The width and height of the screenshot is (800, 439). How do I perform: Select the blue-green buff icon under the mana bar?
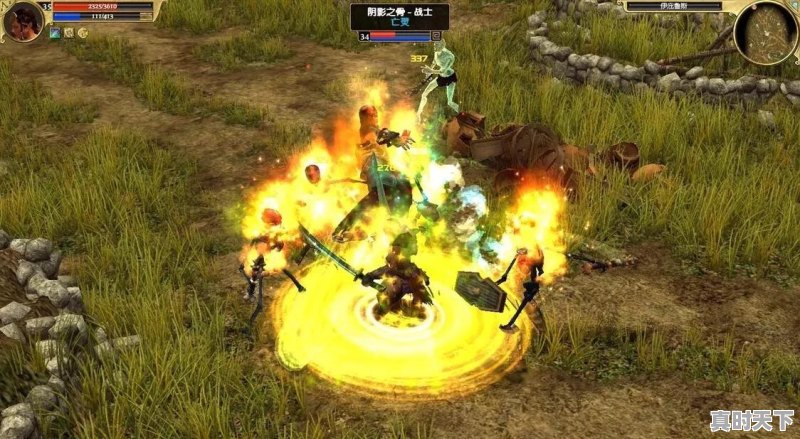coord(55,33)
